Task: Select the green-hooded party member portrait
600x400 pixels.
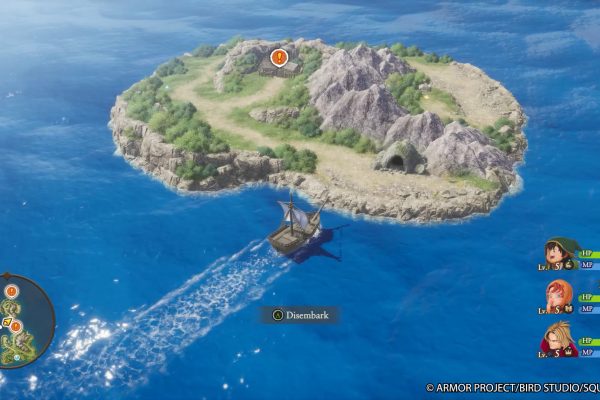Action: 559,253
